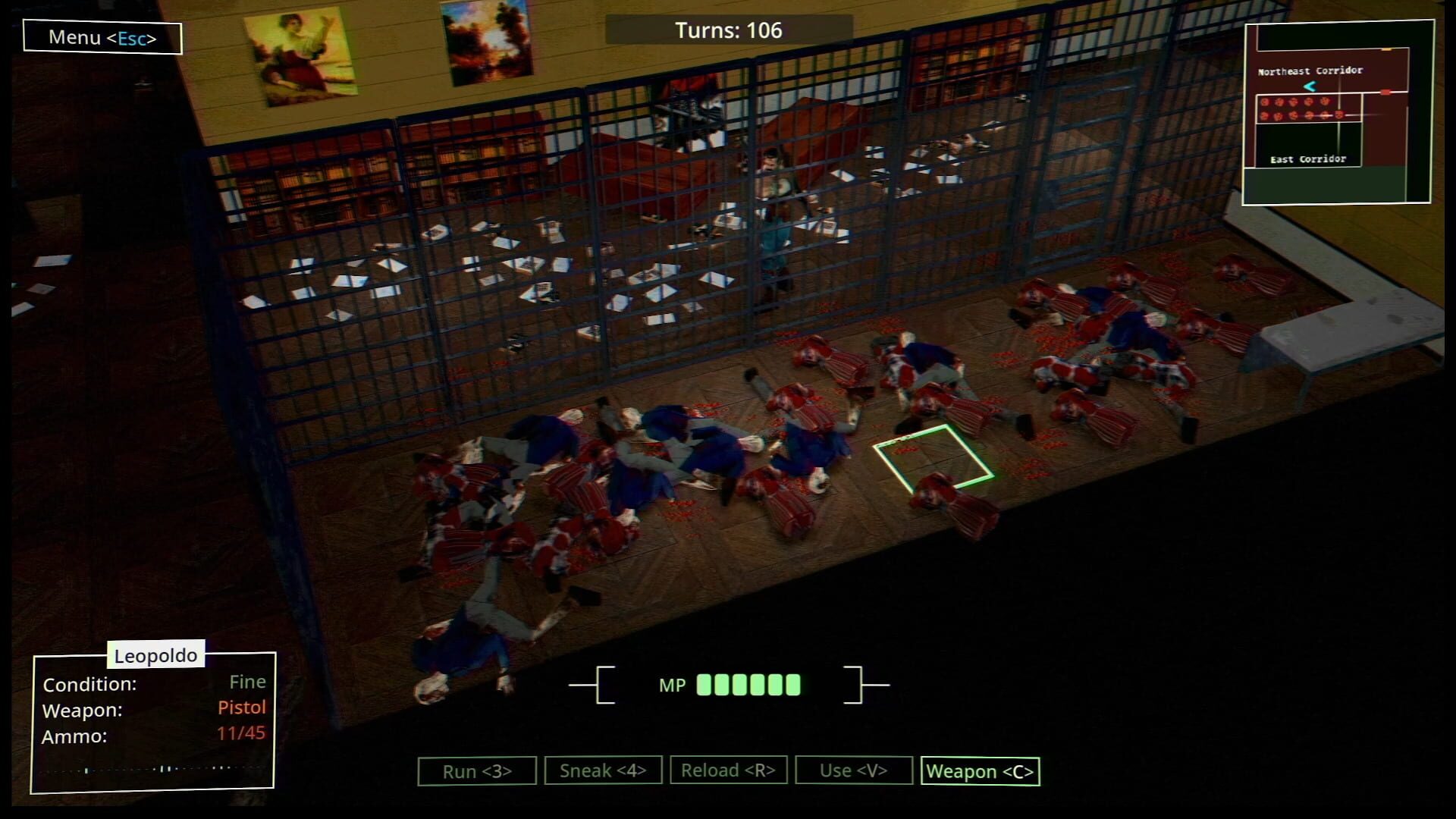
Task: Click the orange door marker atop the minimap
Action: tap(1386, 49)
